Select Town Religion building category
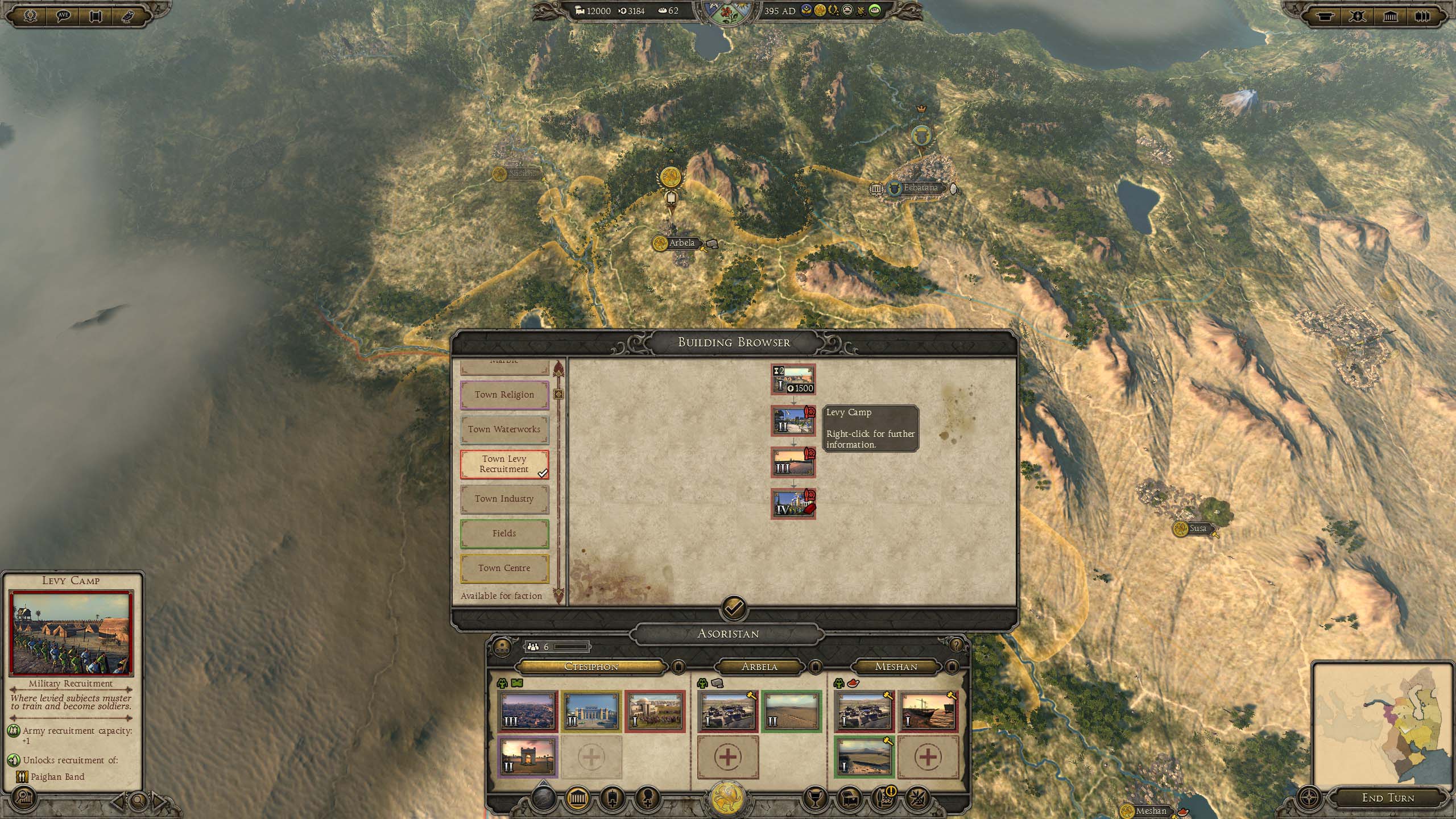Screen dimensions: 1456x819 point(504,395)
